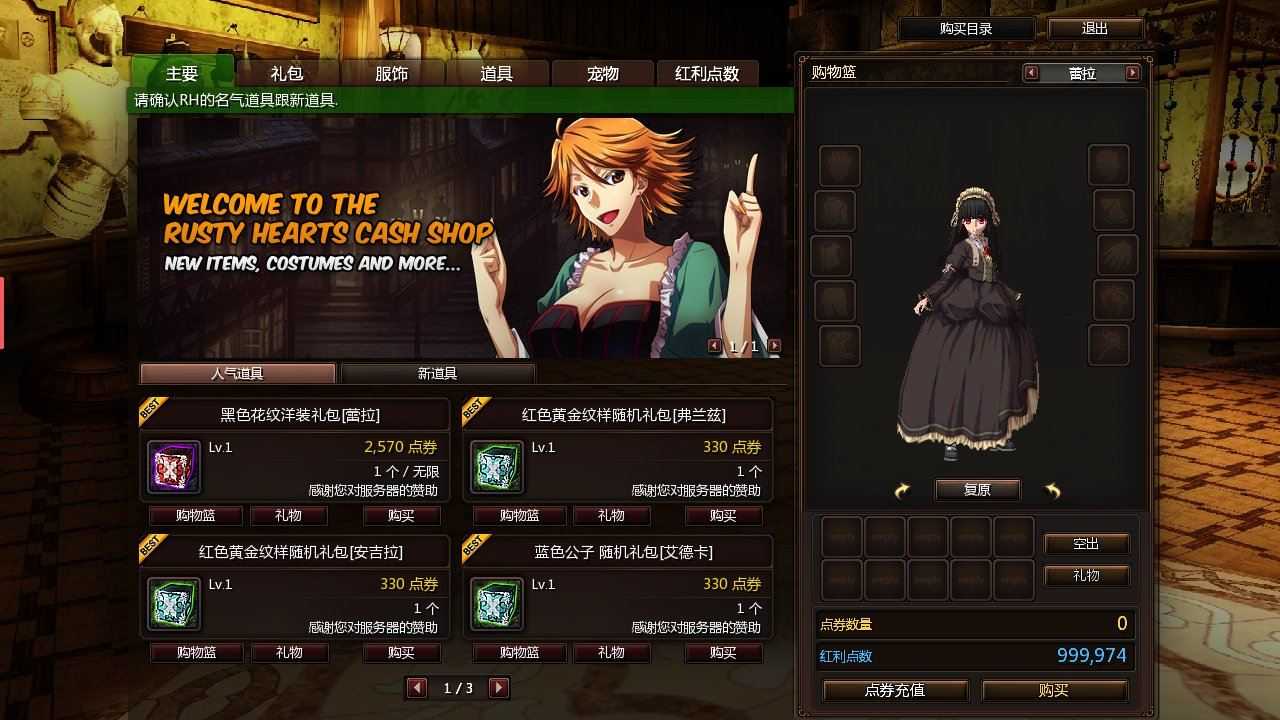Switch to the 服饰 tab
Image resolution: width=1280 pixels, height=720 pixels.
[x=392, y=72]
